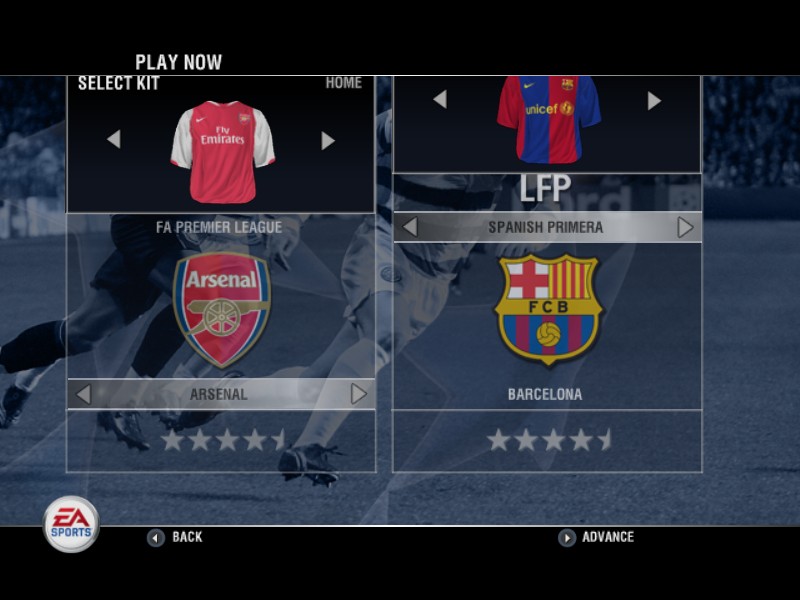Image resolution: width=800 pixels, height=600 pixels.
Task: Choose previous team before Arsenal
Action: [x=83, y=394]
